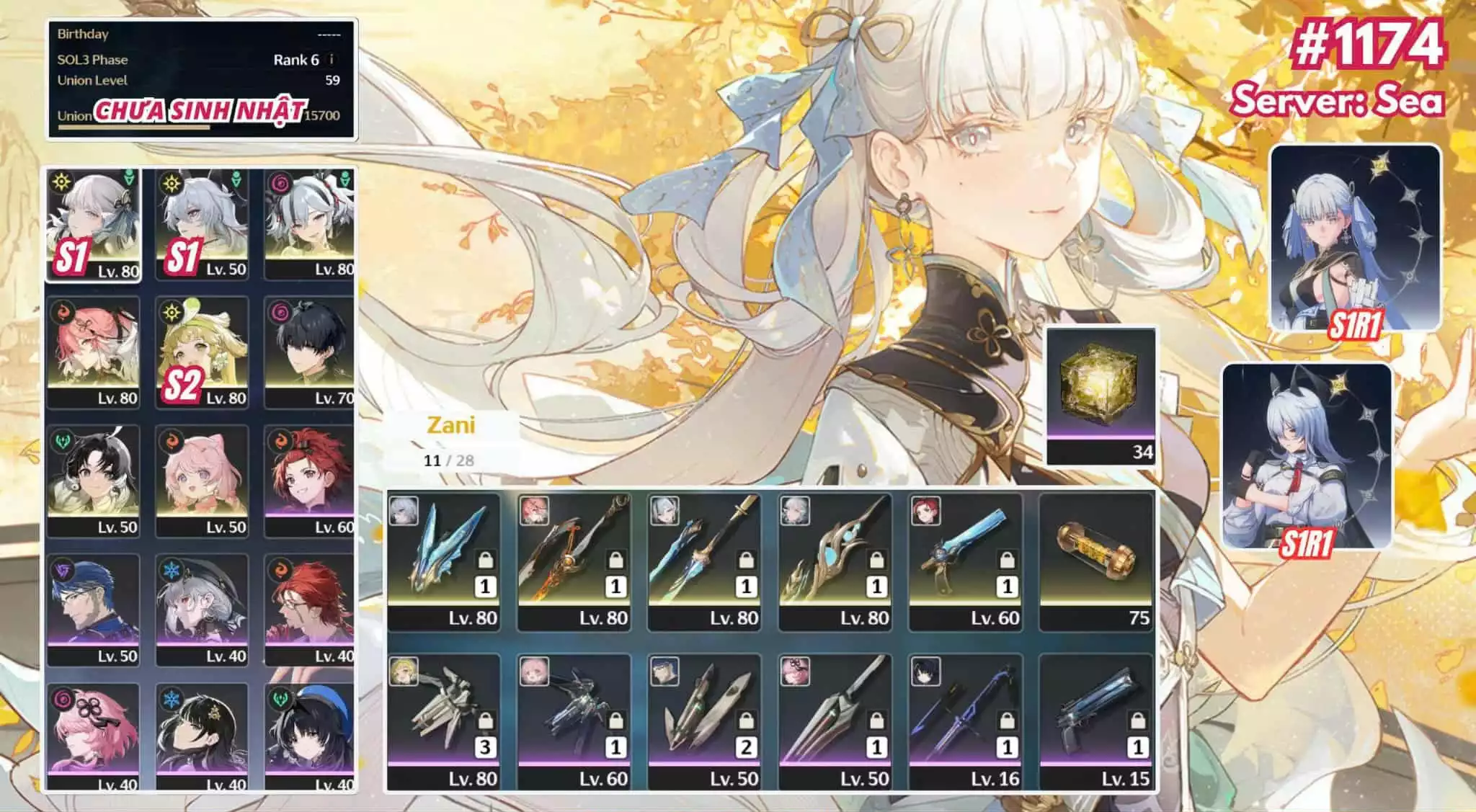The image size is (1476, 812).
Task: Choose the fiery red sword Lv. 80 slot
Action: pyautogui.click(x=574, y=561)
